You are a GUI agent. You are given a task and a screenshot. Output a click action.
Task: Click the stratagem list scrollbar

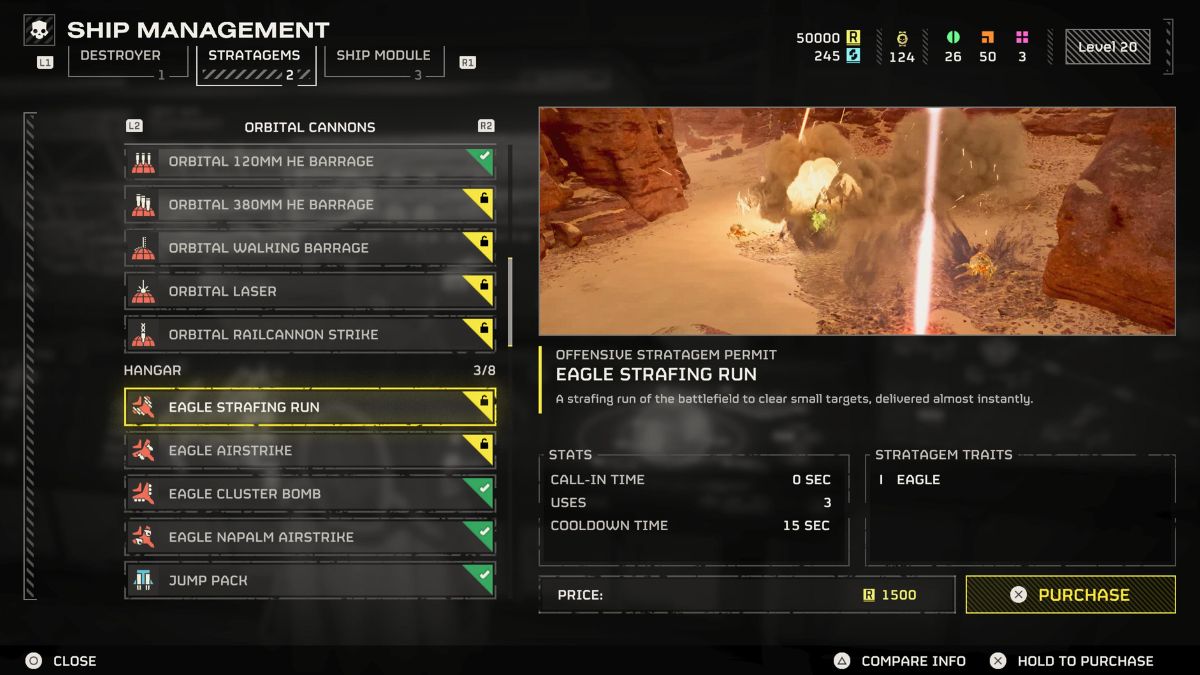click(510, 302)
